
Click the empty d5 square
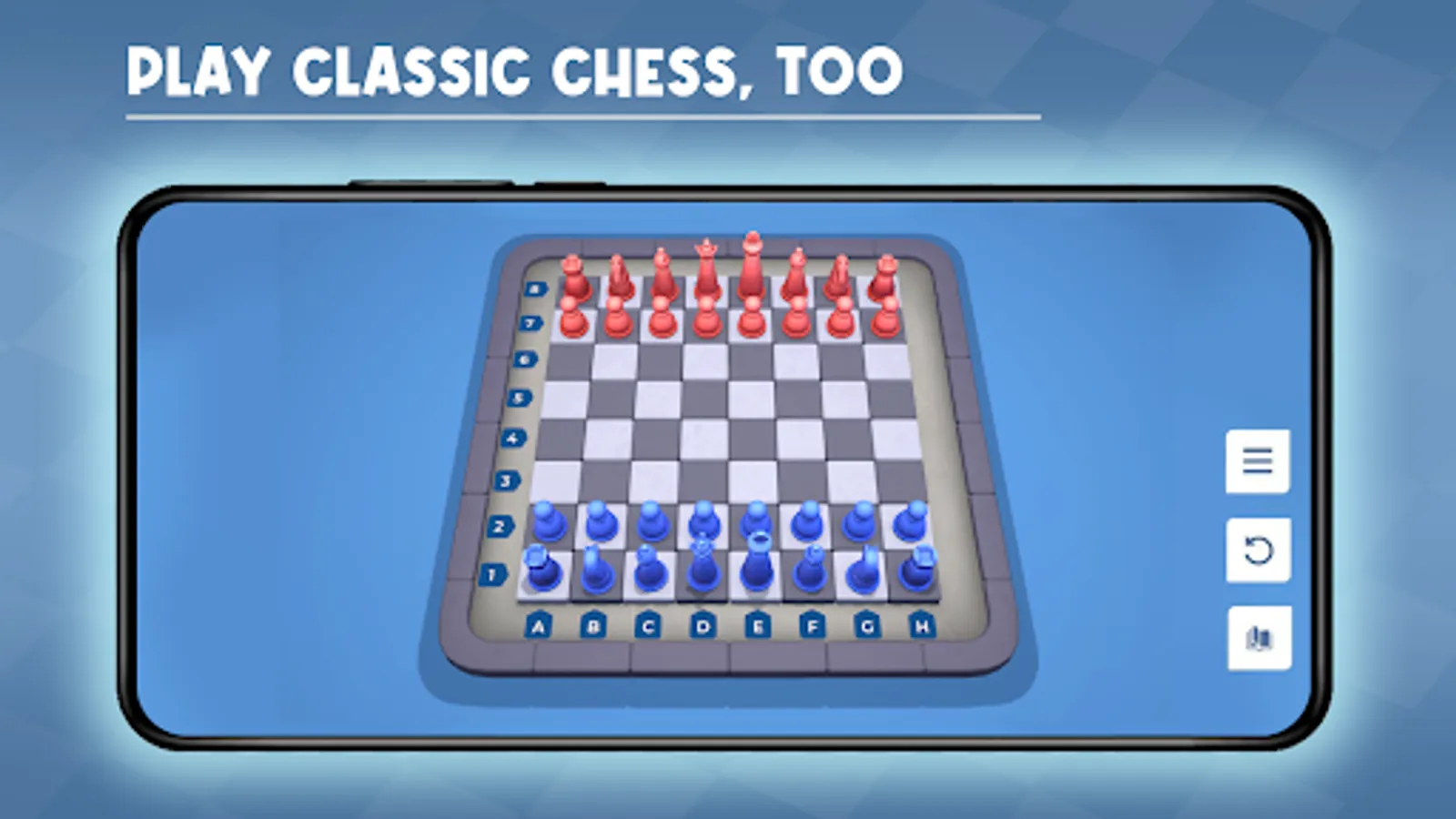click(706, 398)
